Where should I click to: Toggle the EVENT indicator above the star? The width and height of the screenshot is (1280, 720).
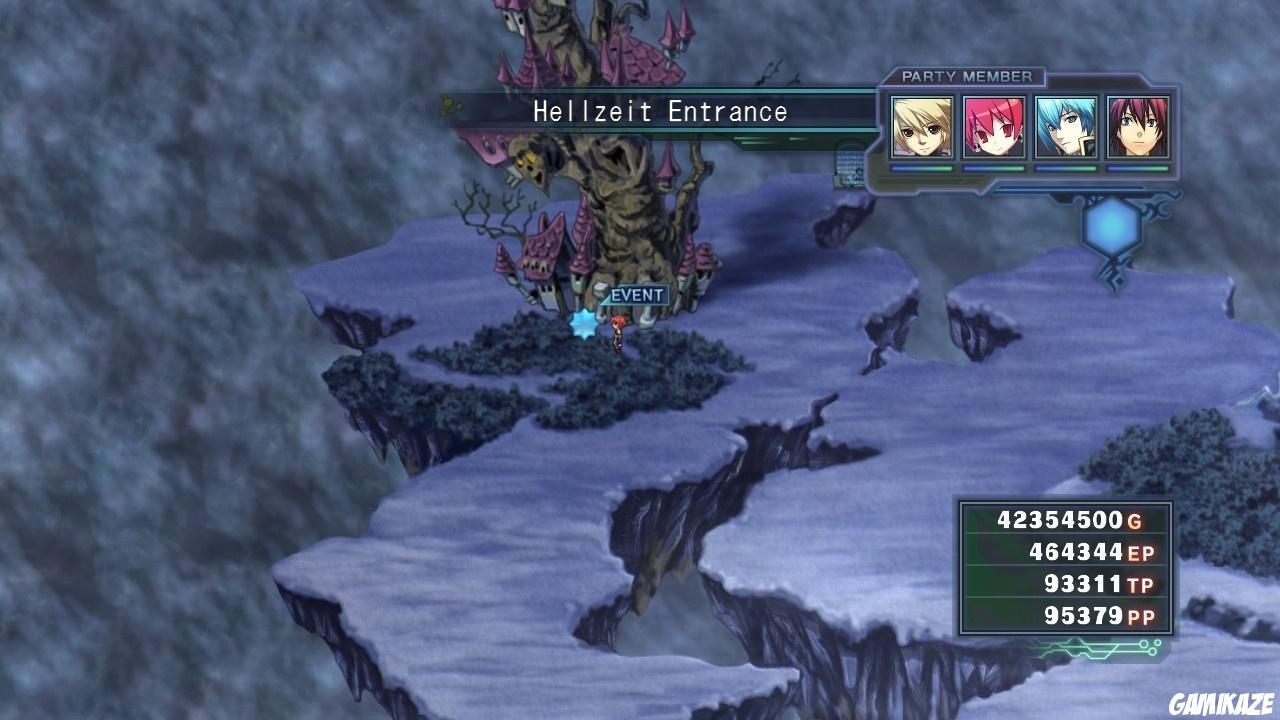(635, 295)
